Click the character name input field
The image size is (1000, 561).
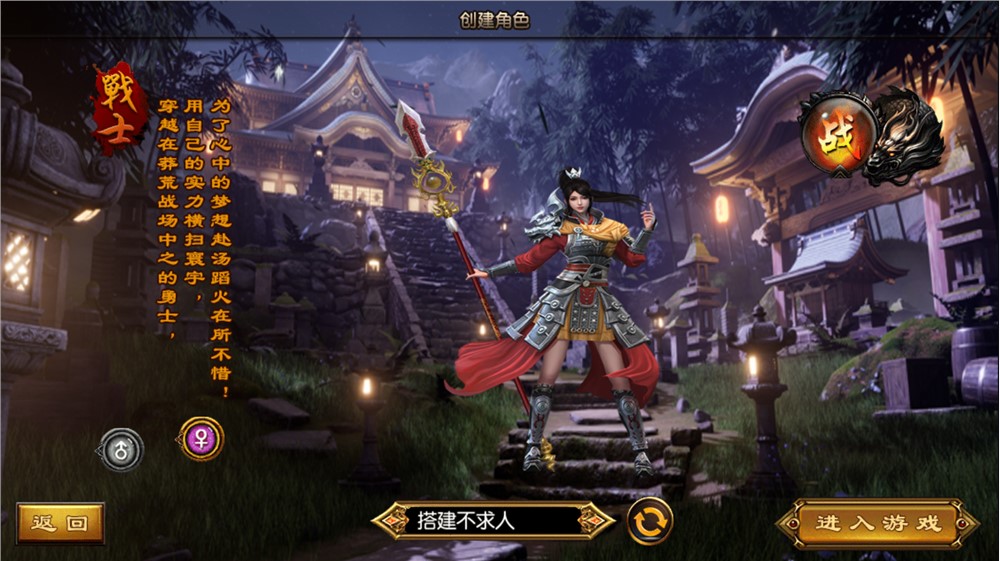pos(491,521)
